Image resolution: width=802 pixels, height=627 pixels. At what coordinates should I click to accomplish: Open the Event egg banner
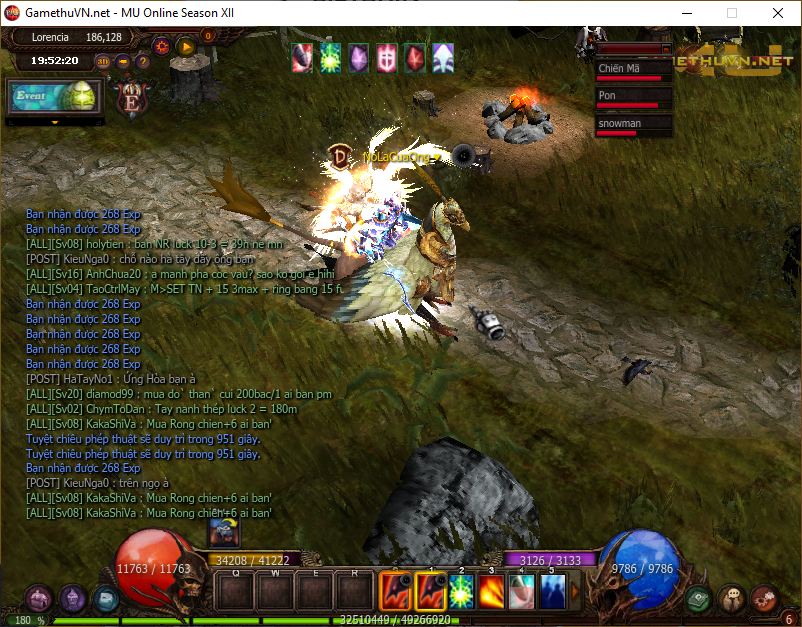pyautogui.click(x=55, y=96)
